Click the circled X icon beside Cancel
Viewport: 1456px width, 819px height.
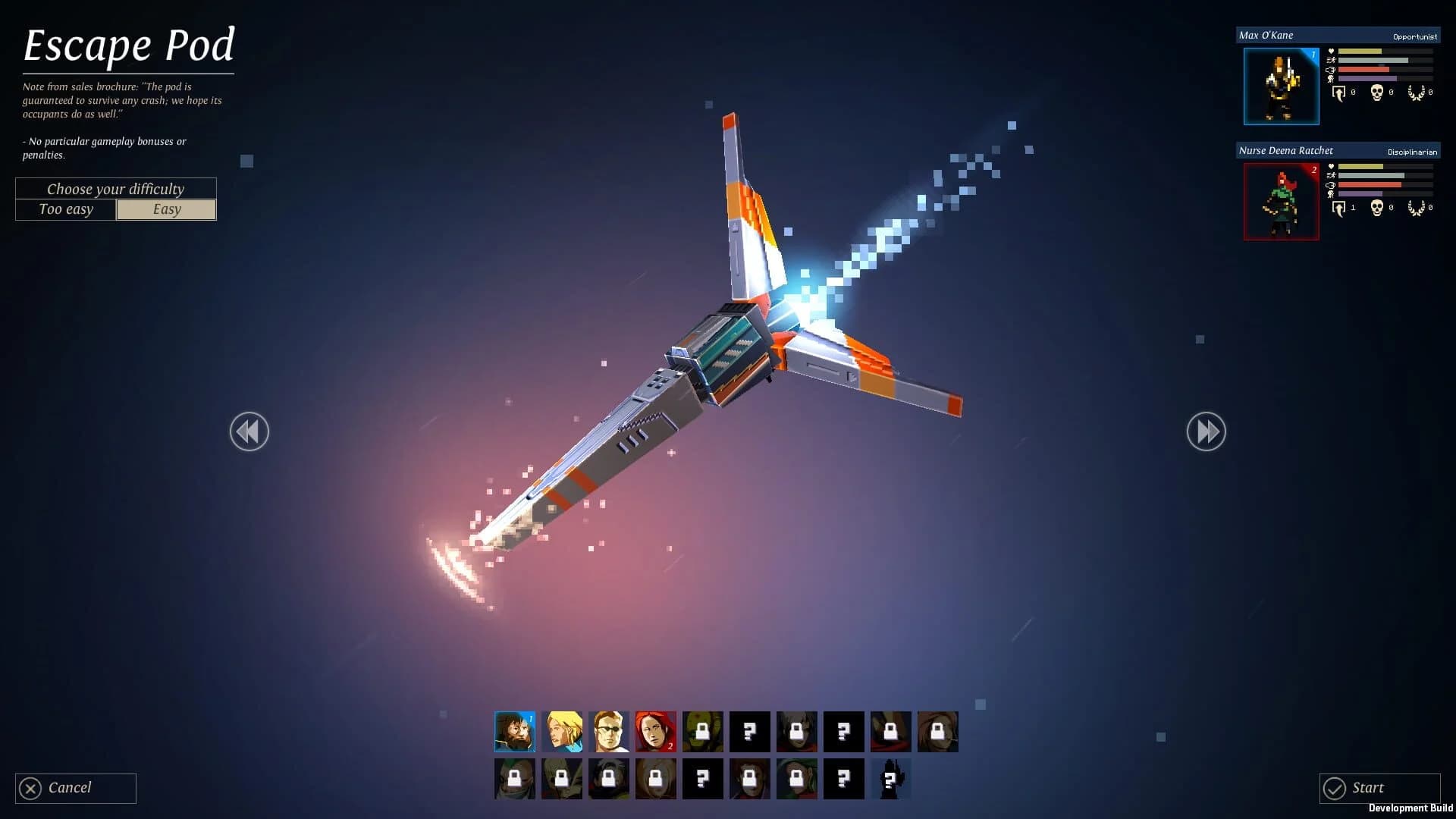coord(29,788)
